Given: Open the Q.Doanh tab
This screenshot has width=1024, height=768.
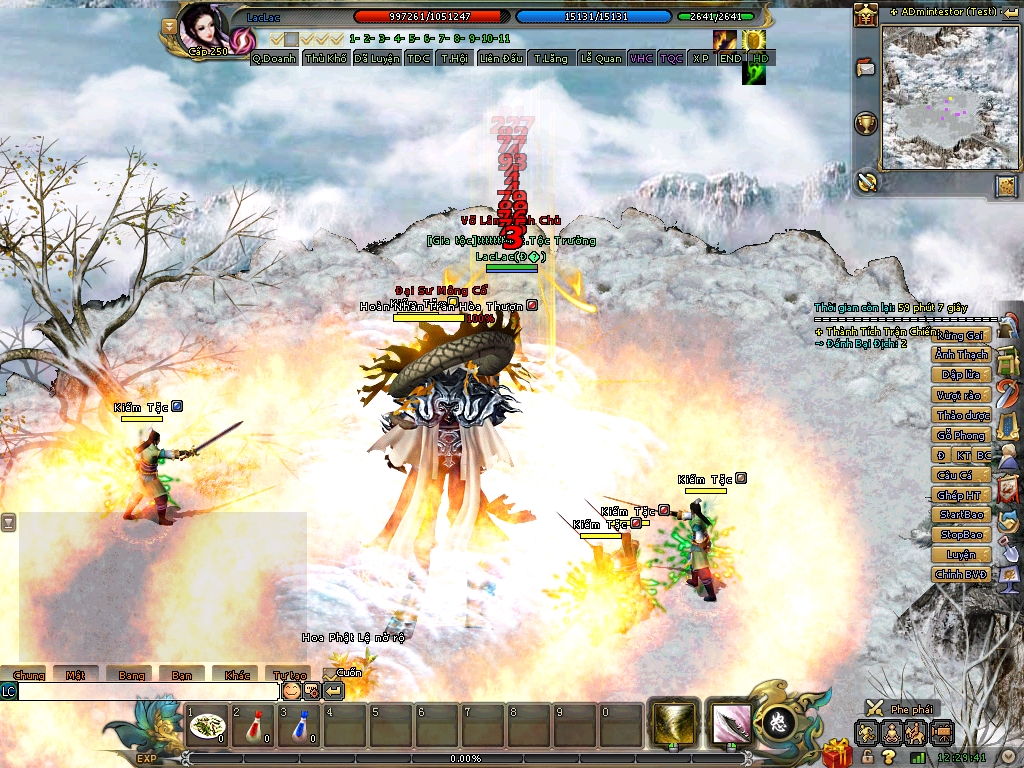Looking at the screenshot, I should [274, 59].
